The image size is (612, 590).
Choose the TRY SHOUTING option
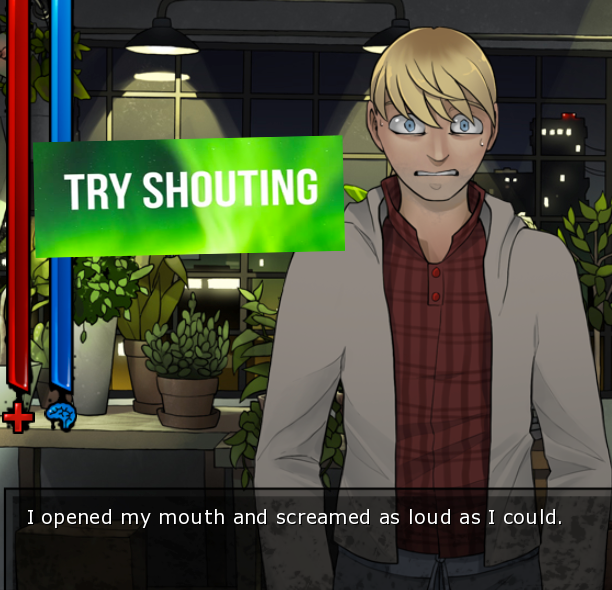190,192
